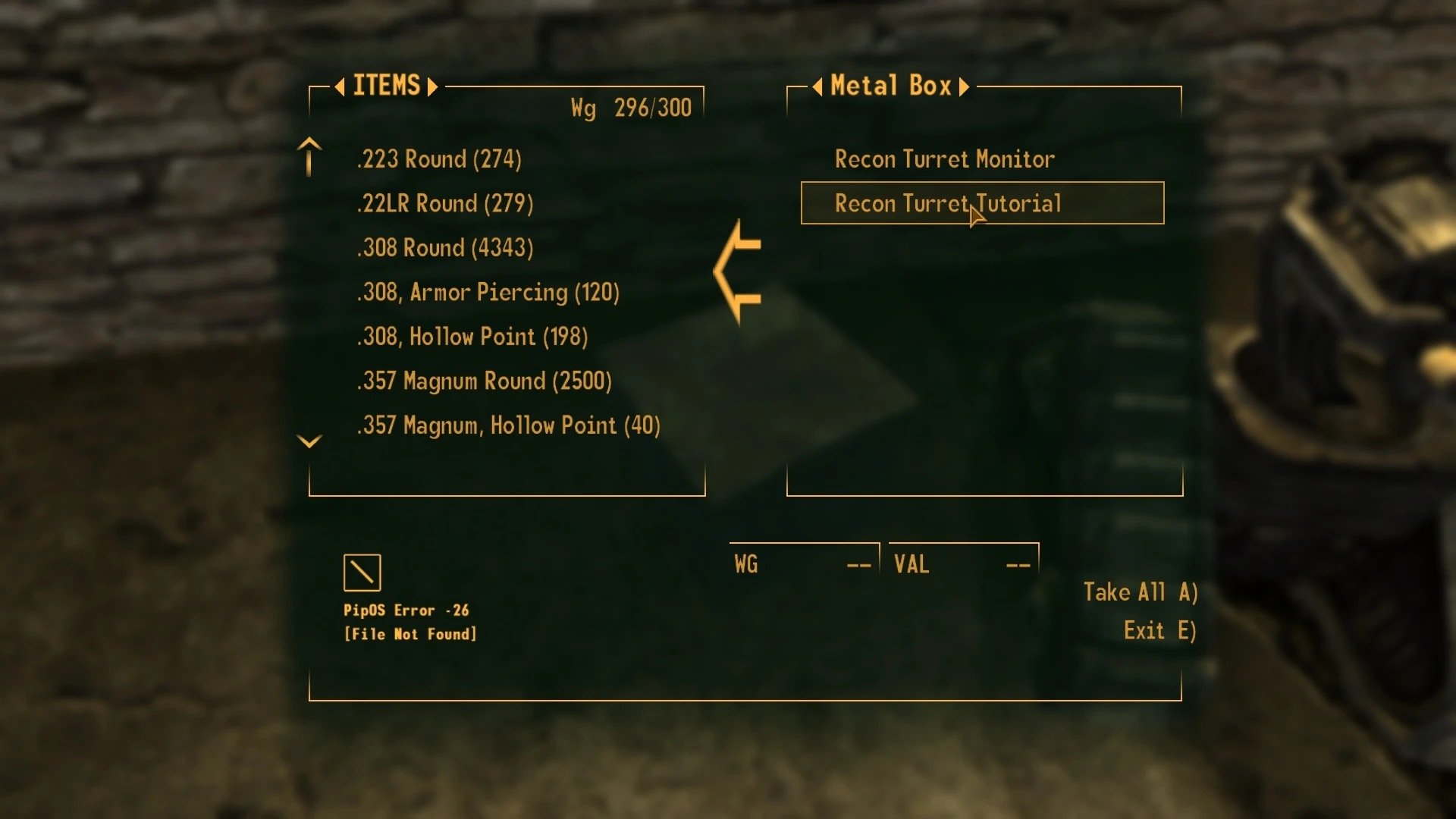Screen dimensions: 1456x819
Task: Choose the .22LR Round entry
Action: pyautogui.click(x=445, y=203)
